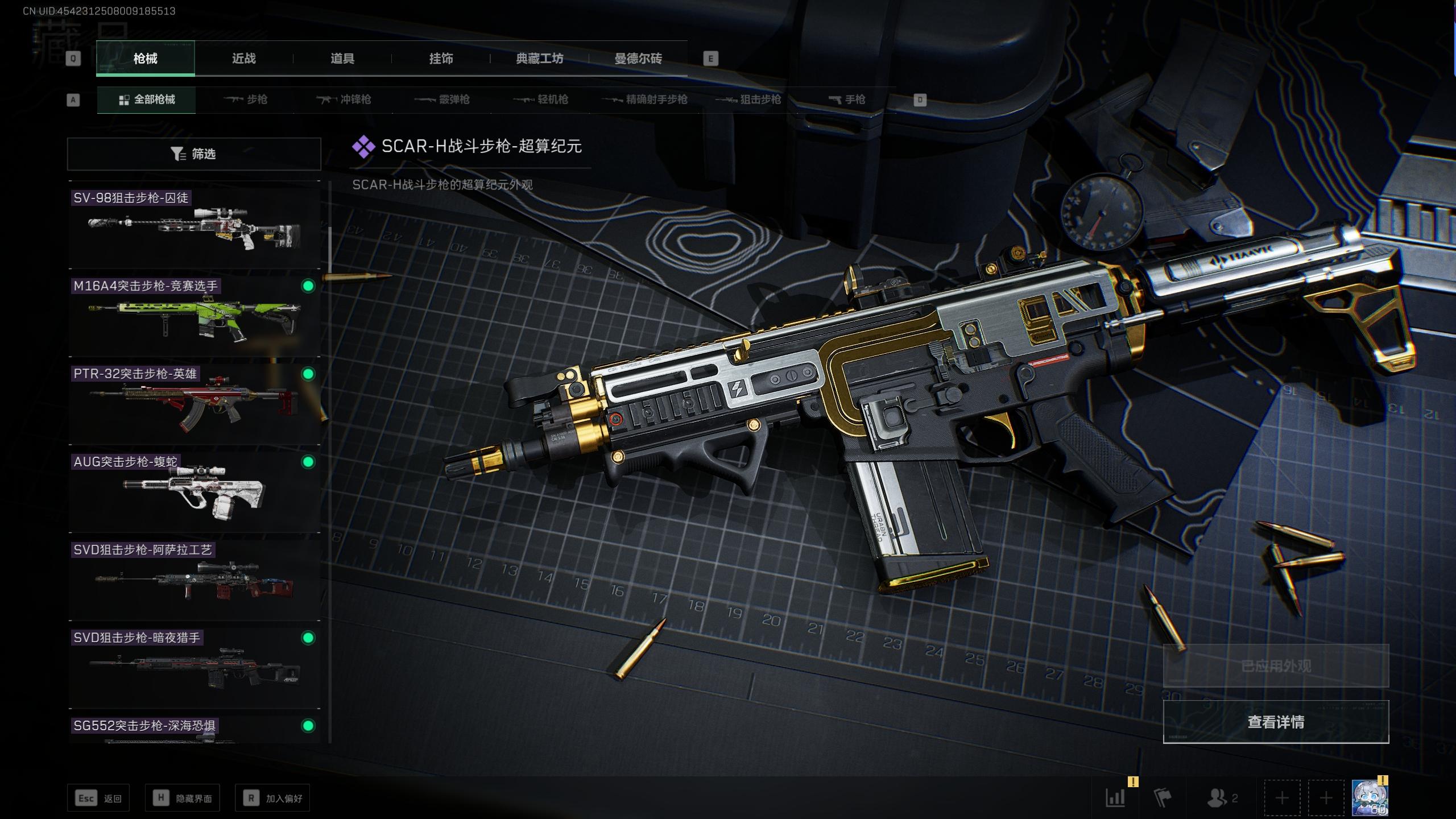
Task: Filter weapons by 步枪 rifles
Action: pos(246,100)
